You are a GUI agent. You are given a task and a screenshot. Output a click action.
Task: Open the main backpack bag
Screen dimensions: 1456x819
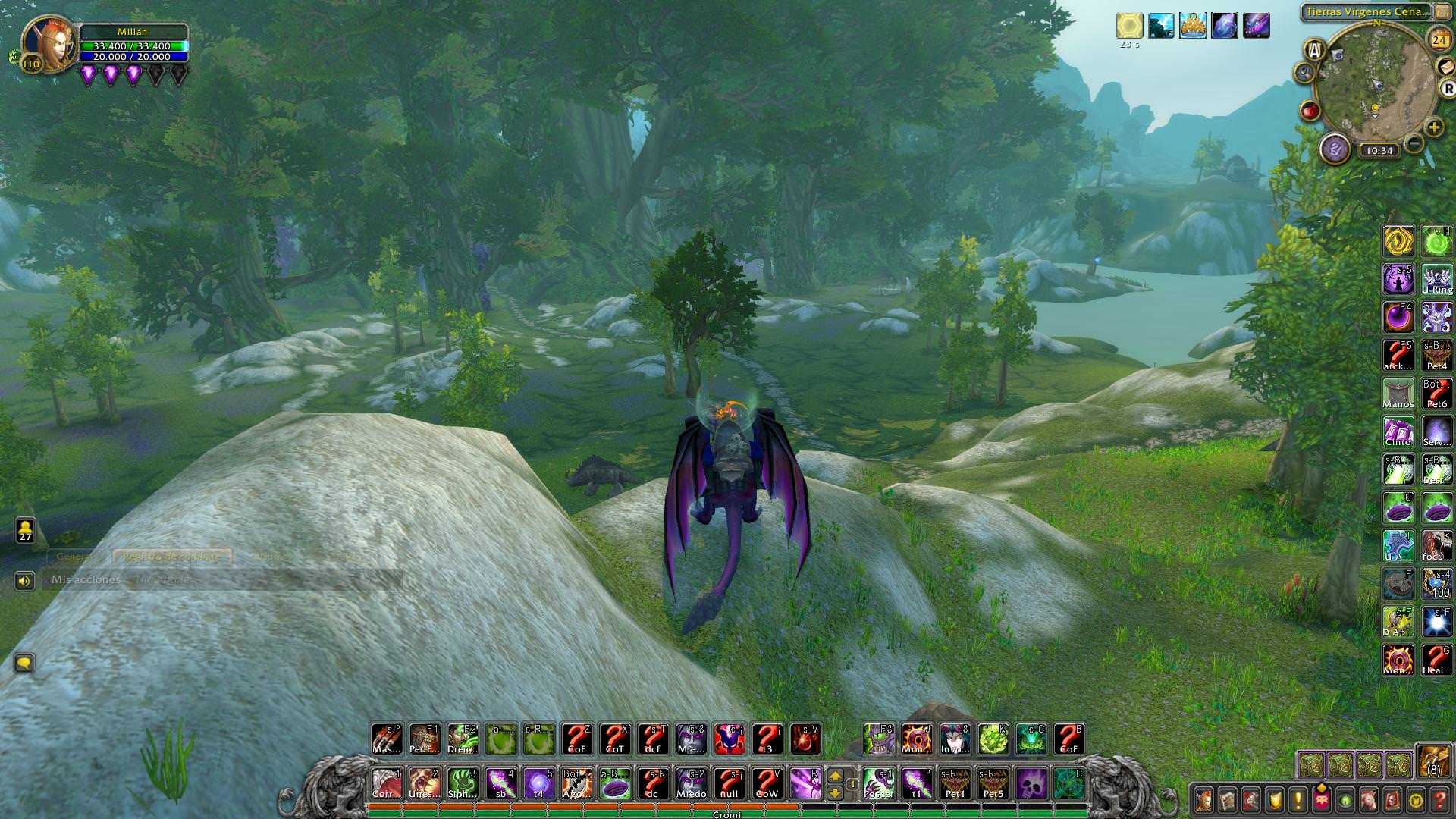(1433, 761)
